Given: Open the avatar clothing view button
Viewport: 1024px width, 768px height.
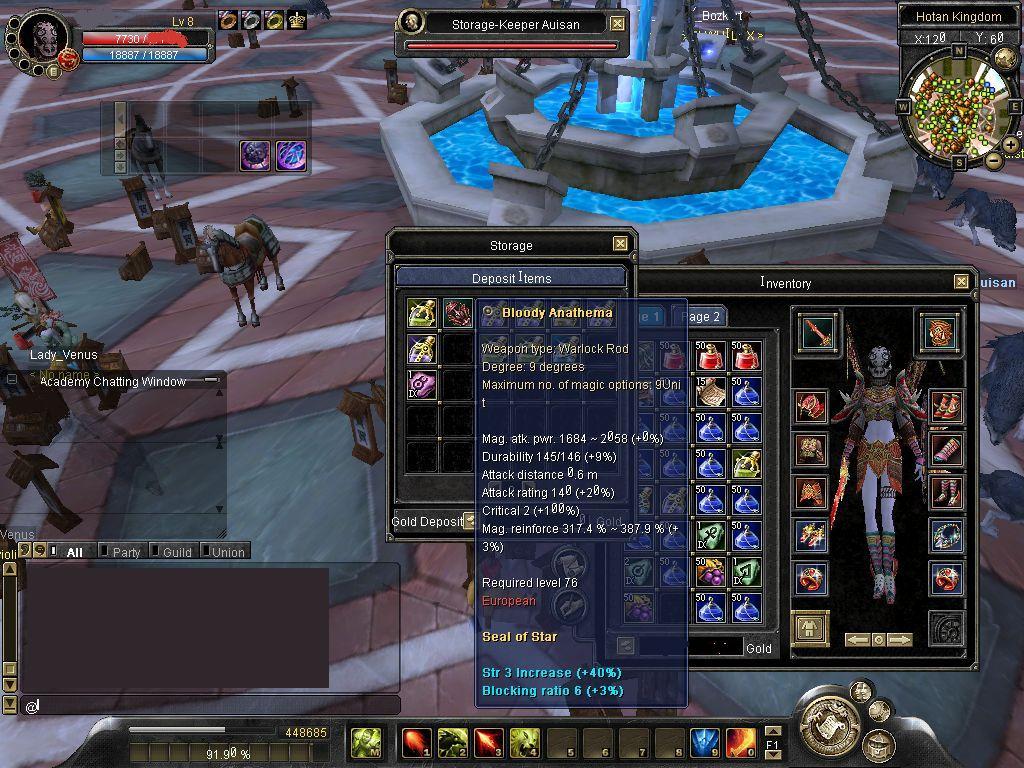Looking at the screenshot, I should [x=810, y=628].
